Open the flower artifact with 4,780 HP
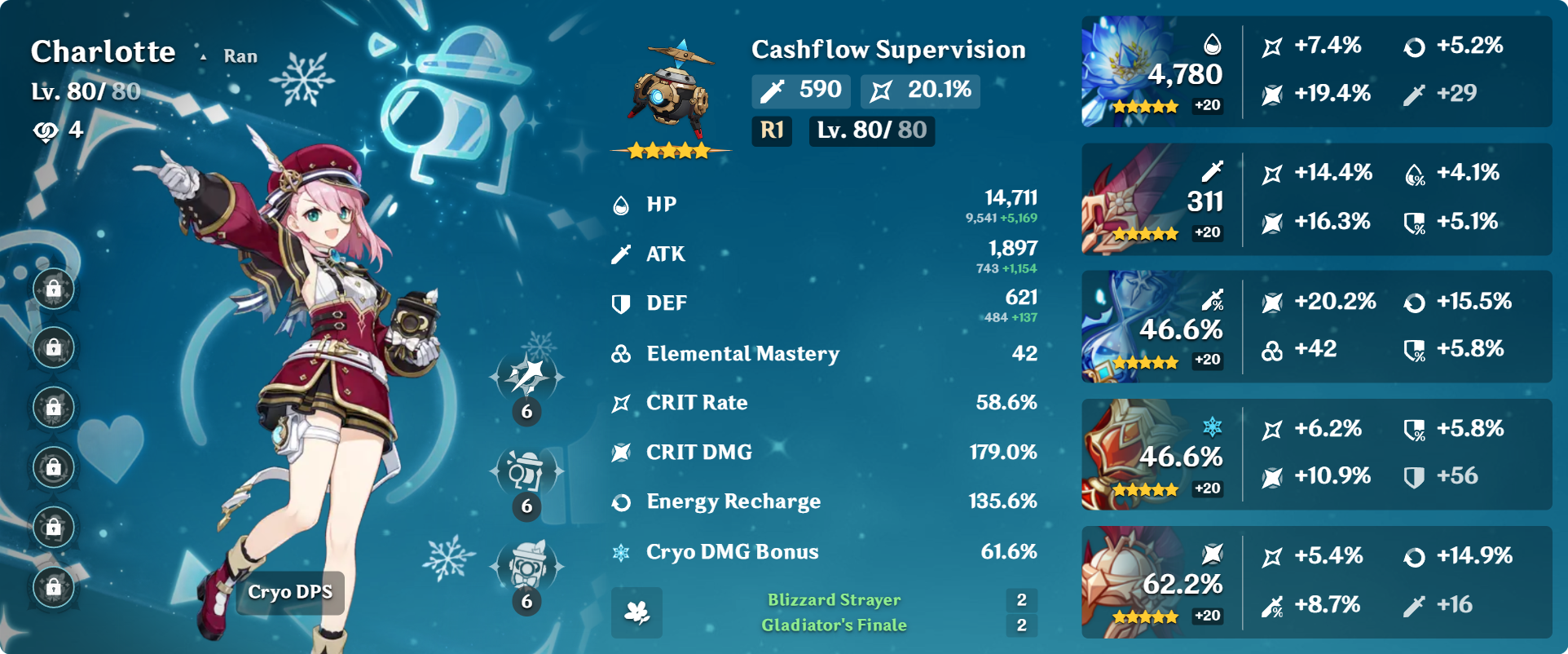Screen dimensions: 1568x654 [x=1131, y=72]
